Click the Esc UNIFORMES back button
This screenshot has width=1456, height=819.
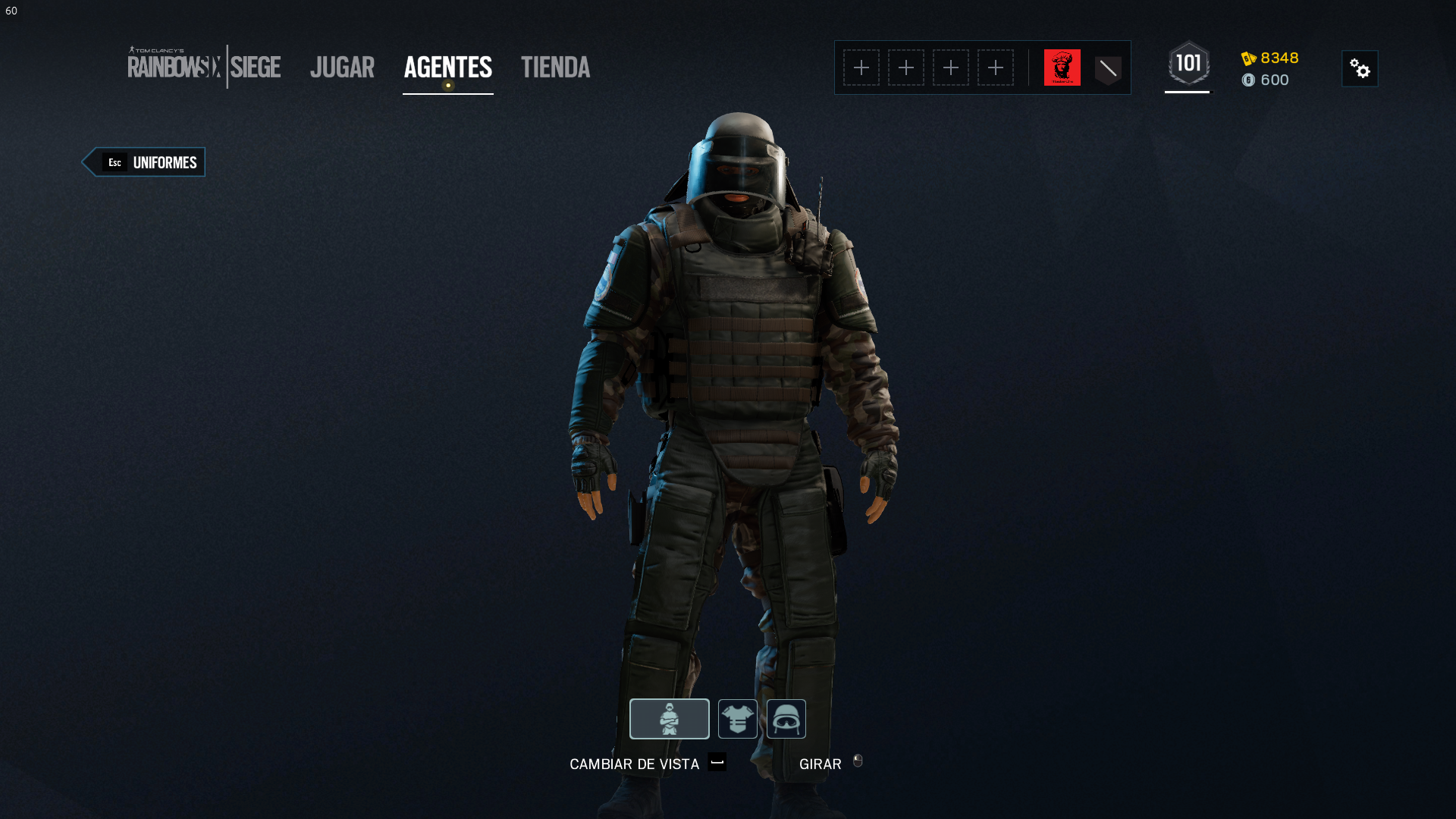coord(144,162)
